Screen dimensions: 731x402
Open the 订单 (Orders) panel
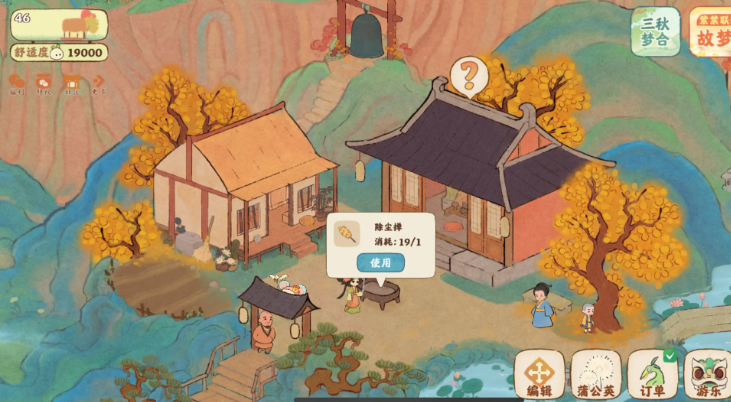[x=652, y=375]
